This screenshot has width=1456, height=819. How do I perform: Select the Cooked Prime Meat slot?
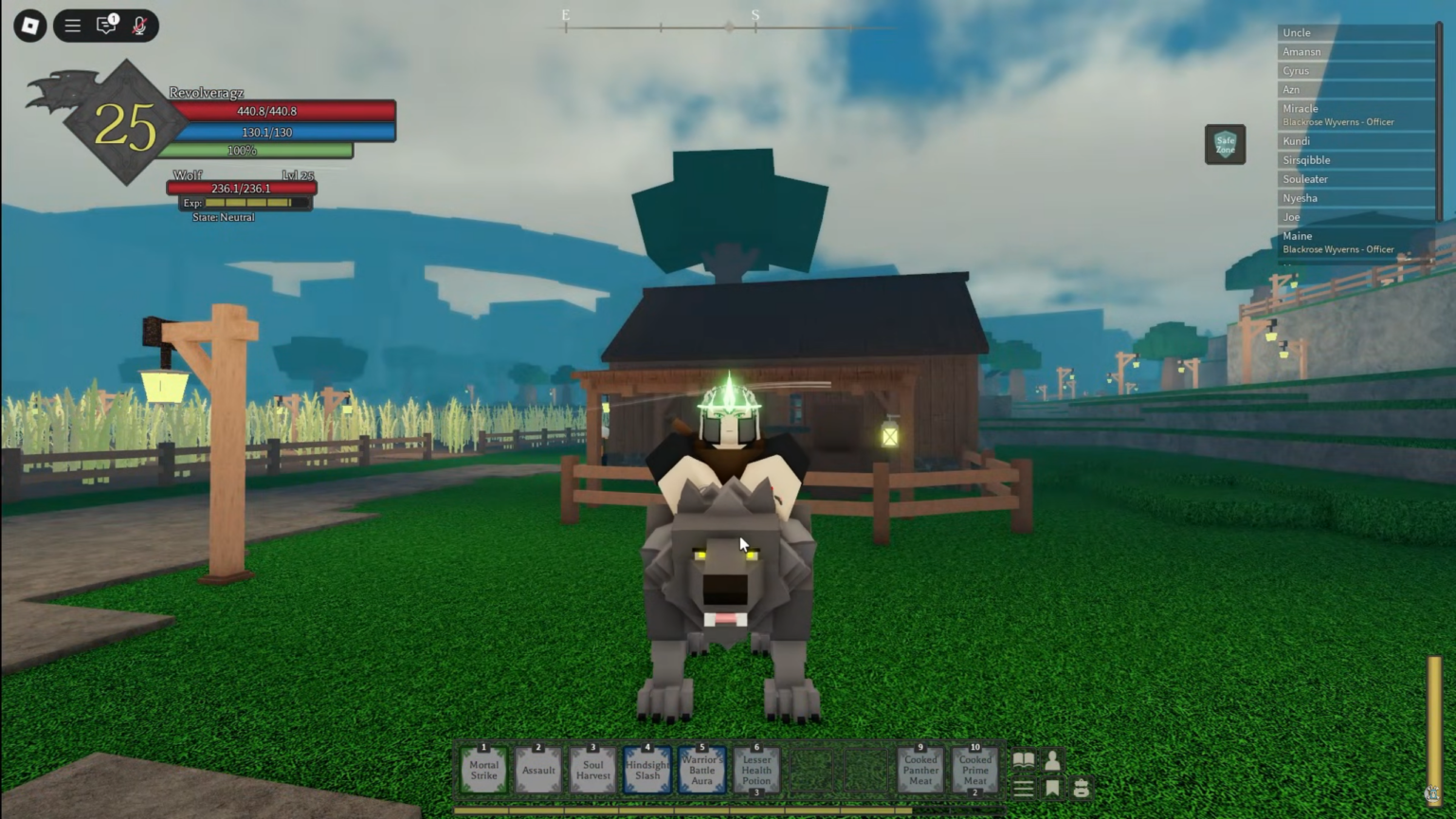pyautogui.click(x=974, y=771)
